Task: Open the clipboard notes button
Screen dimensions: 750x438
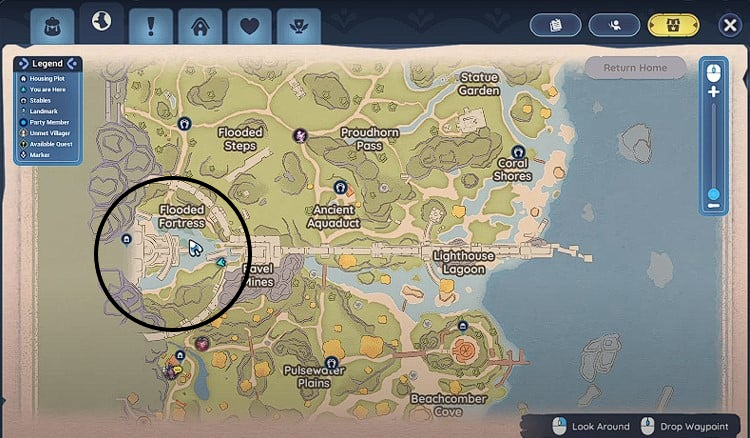Action: (x=558, y=25)
